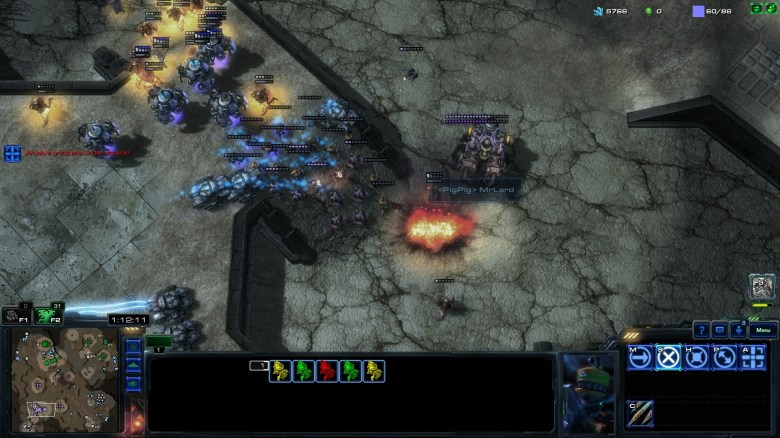The image size is (780, 438).
Task: Select the Hold Position command icon
Action: tap(697, 357)
